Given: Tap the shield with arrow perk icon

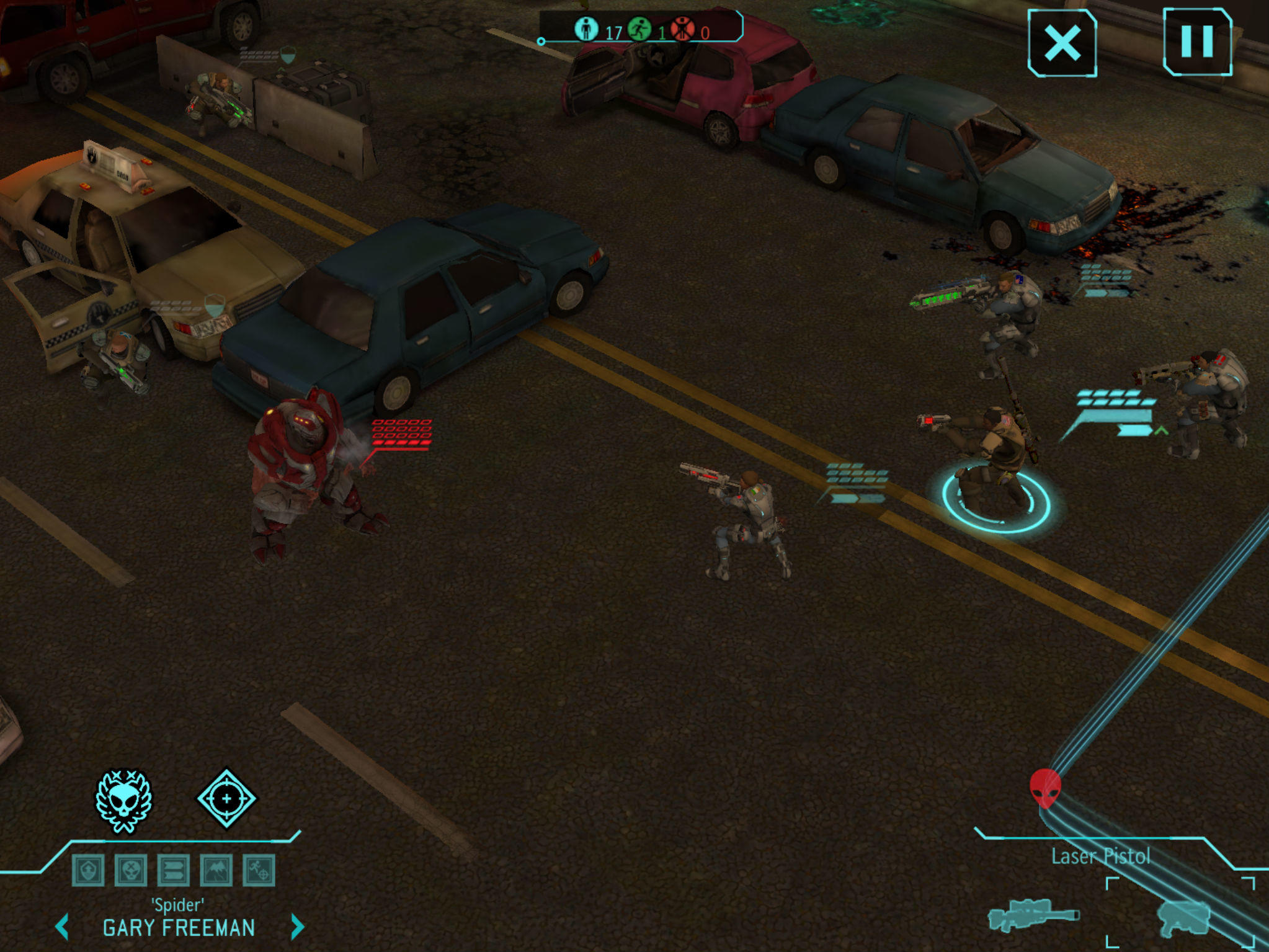Looking at the screenshot, I should click(x=88, y=870).
